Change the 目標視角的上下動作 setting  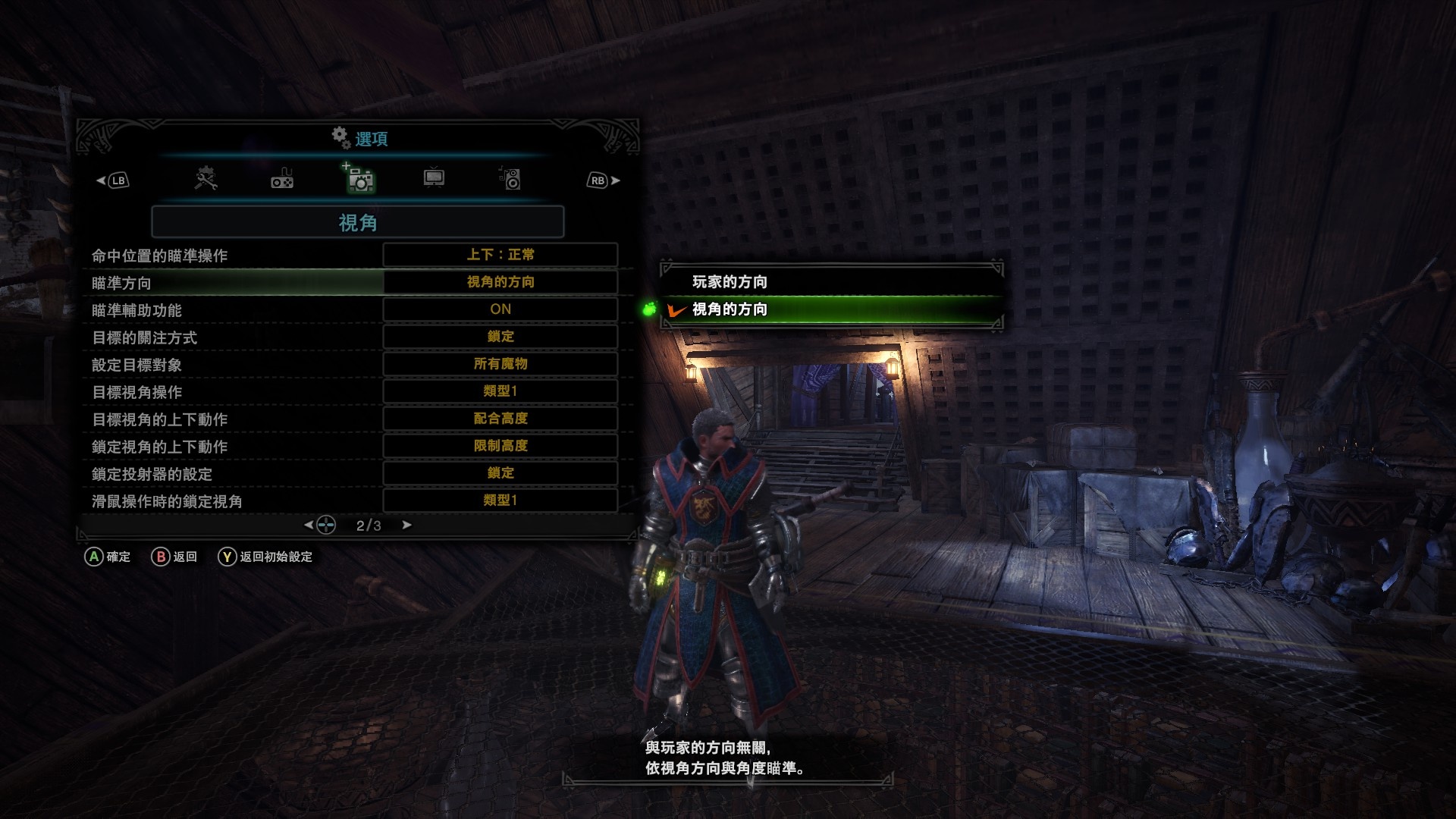pyautogui.click(x=500, y=419)
